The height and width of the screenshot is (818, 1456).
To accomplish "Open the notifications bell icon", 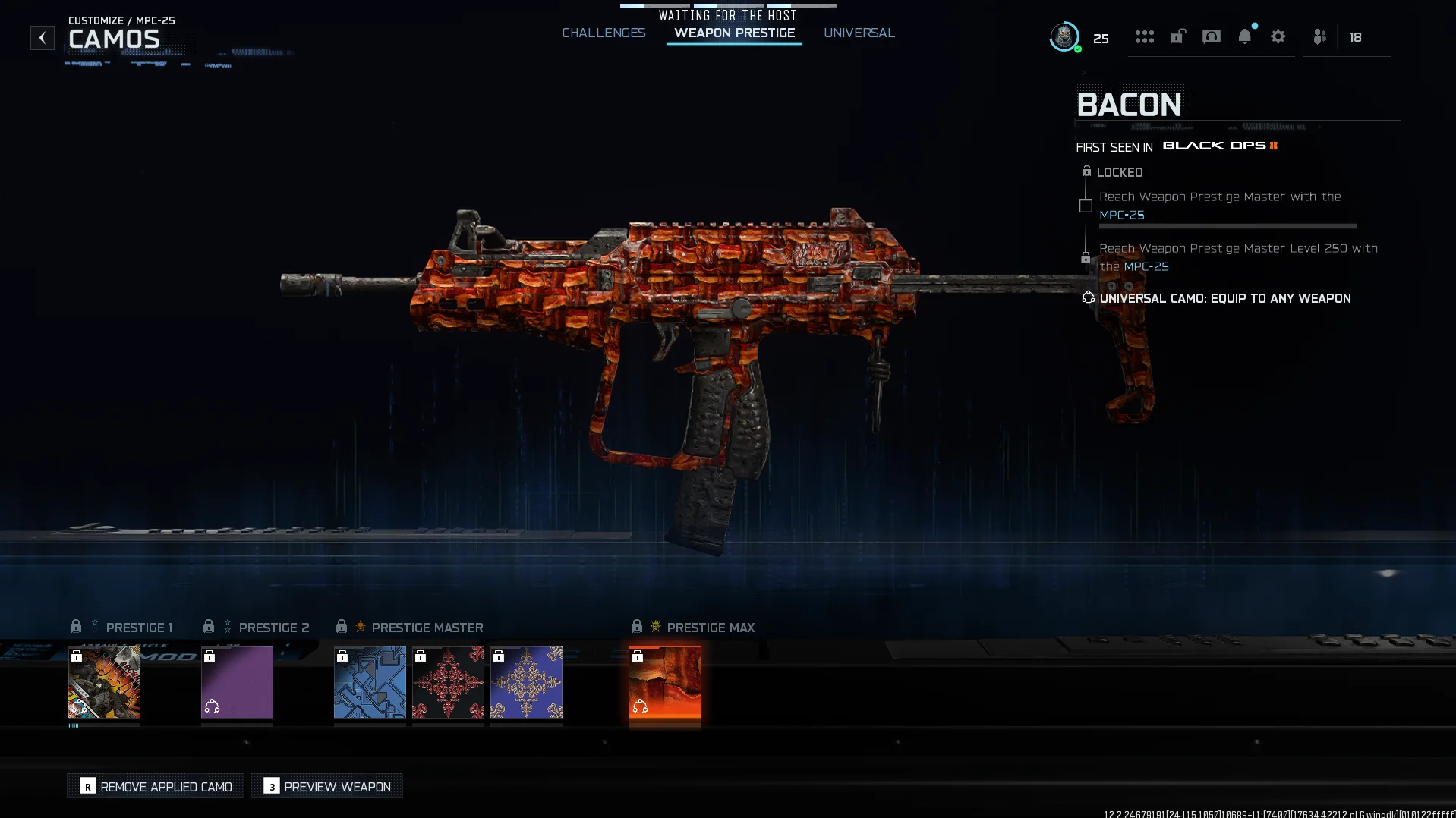I will (1244, 36).
